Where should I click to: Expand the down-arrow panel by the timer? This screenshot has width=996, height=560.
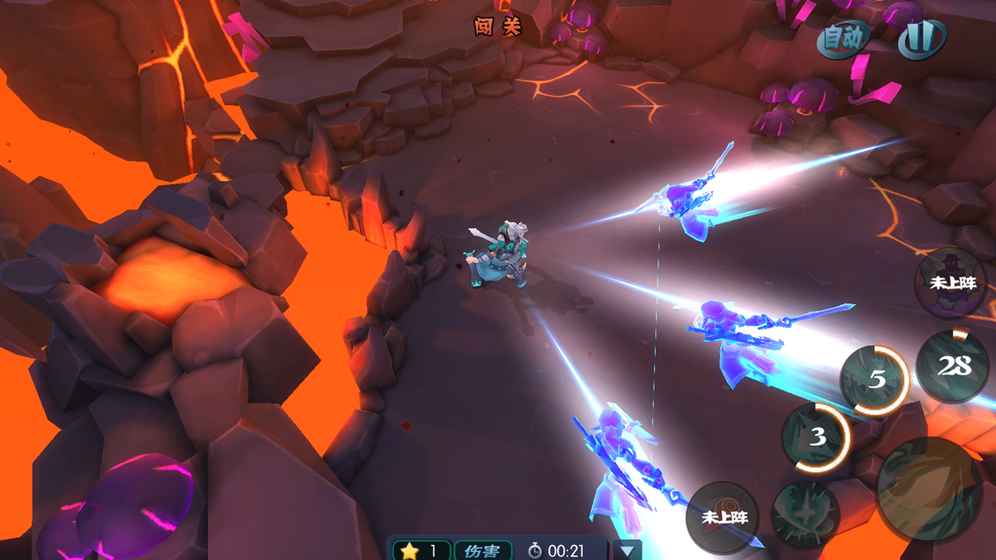point(627,550)
